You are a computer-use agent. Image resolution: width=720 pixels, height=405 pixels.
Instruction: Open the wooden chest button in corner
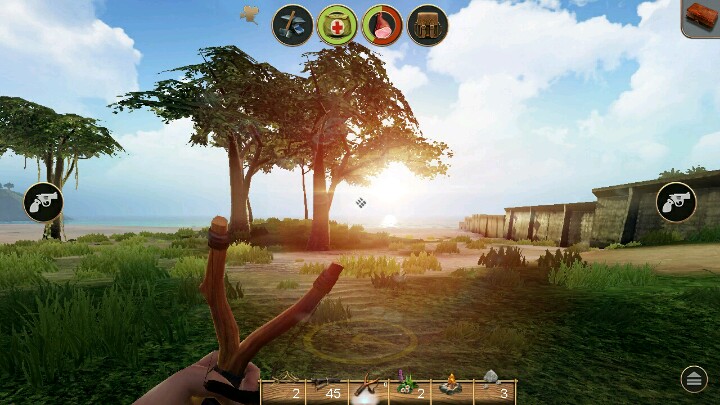click(x=702, y=17)
